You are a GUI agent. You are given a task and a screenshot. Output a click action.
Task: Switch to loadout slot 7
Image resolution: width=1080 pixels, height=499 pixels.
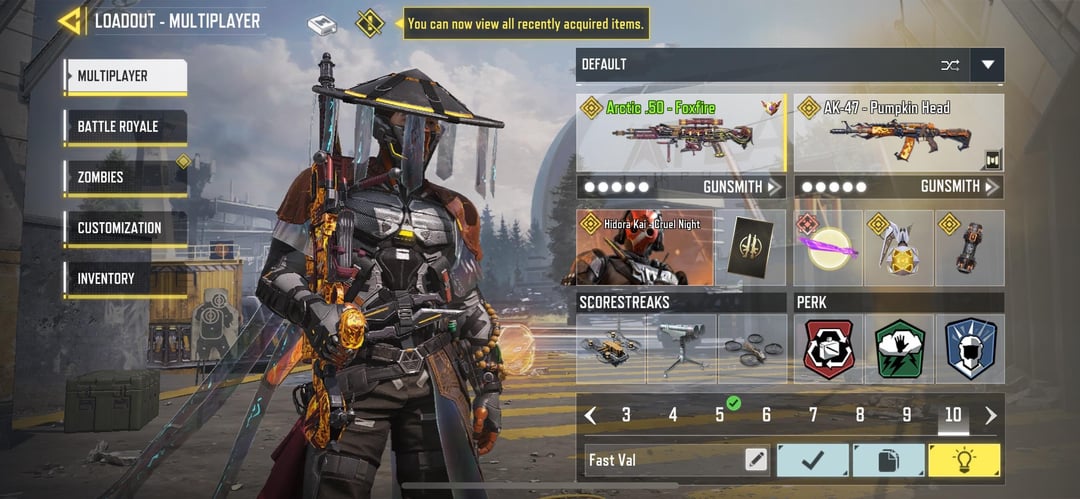813,415
